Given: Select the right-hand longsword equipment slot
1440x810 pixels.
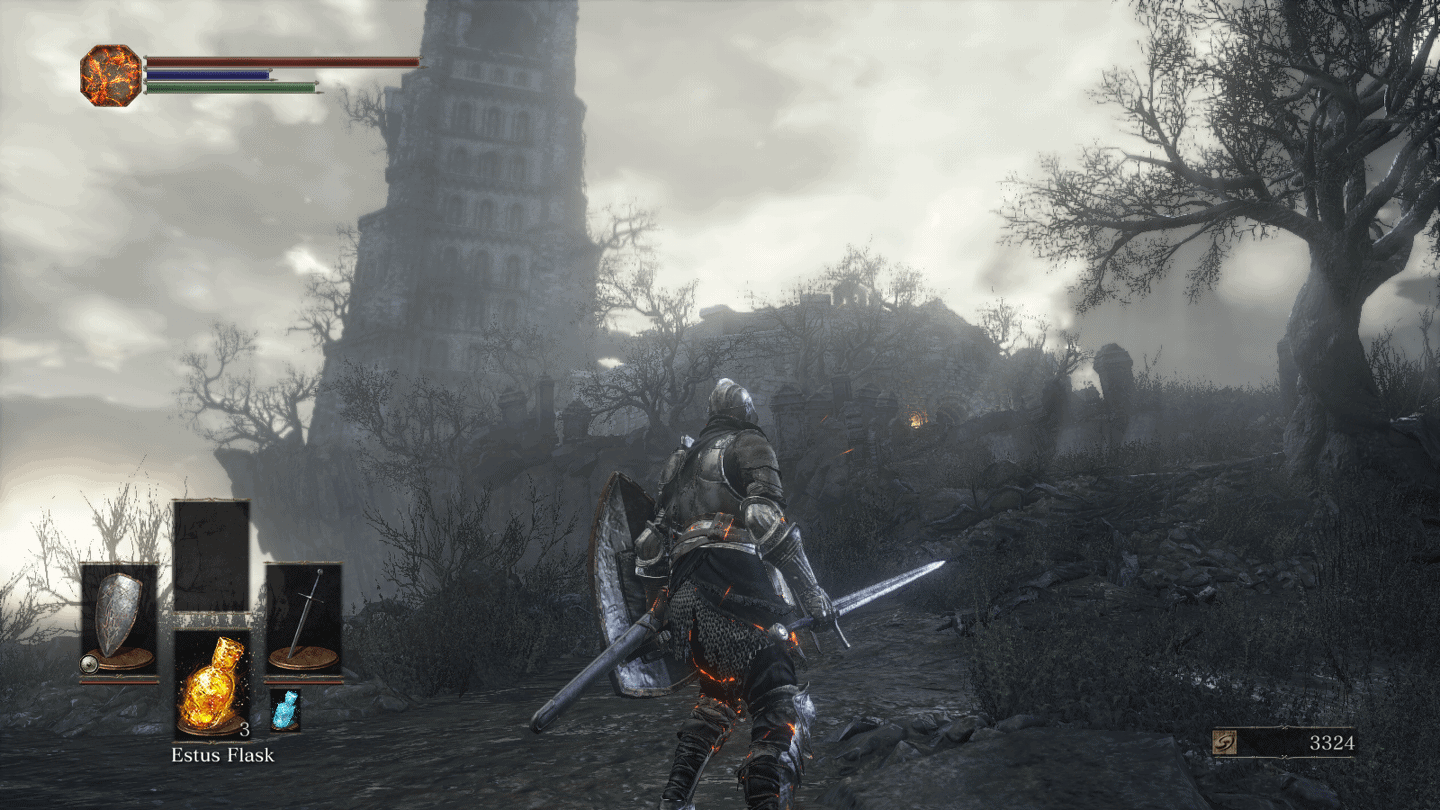Looking at the screenshot, I should 304,619.
